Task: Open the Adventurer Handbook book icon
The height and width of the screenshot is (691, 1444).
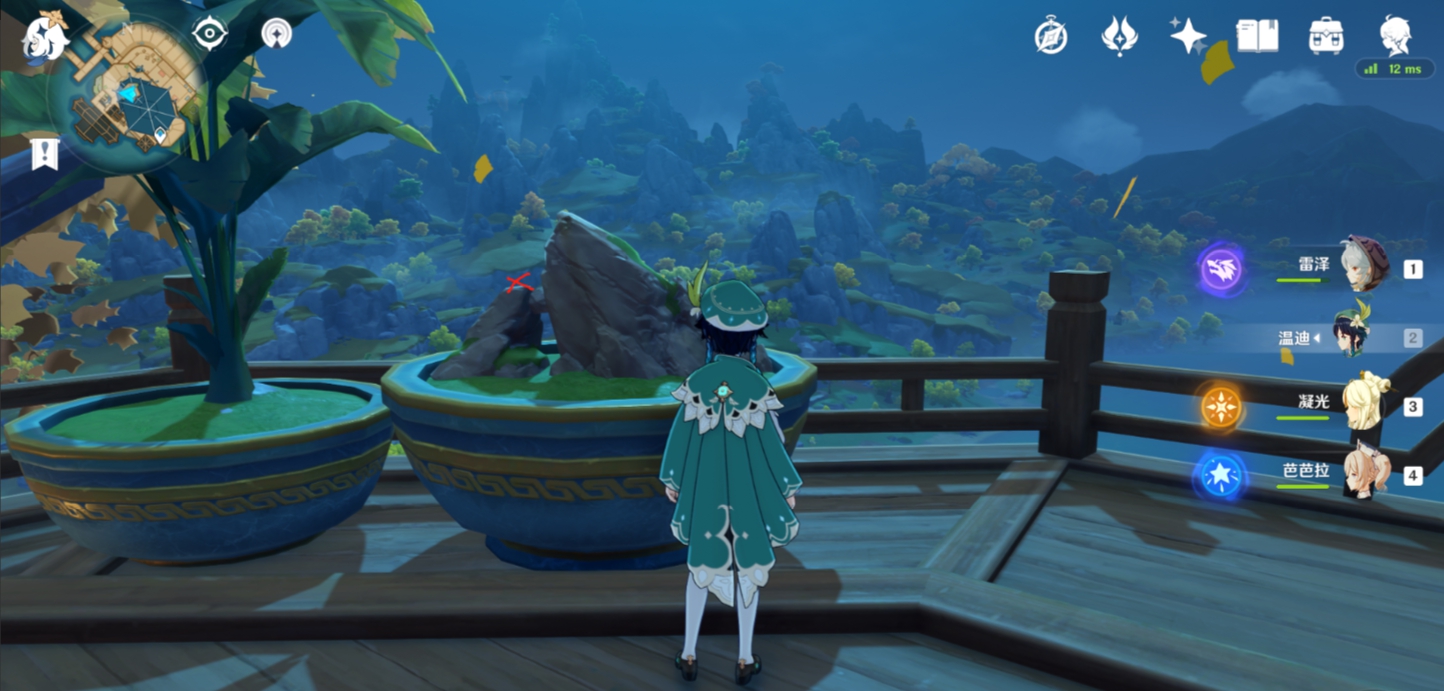Action: coord(1257,37)
